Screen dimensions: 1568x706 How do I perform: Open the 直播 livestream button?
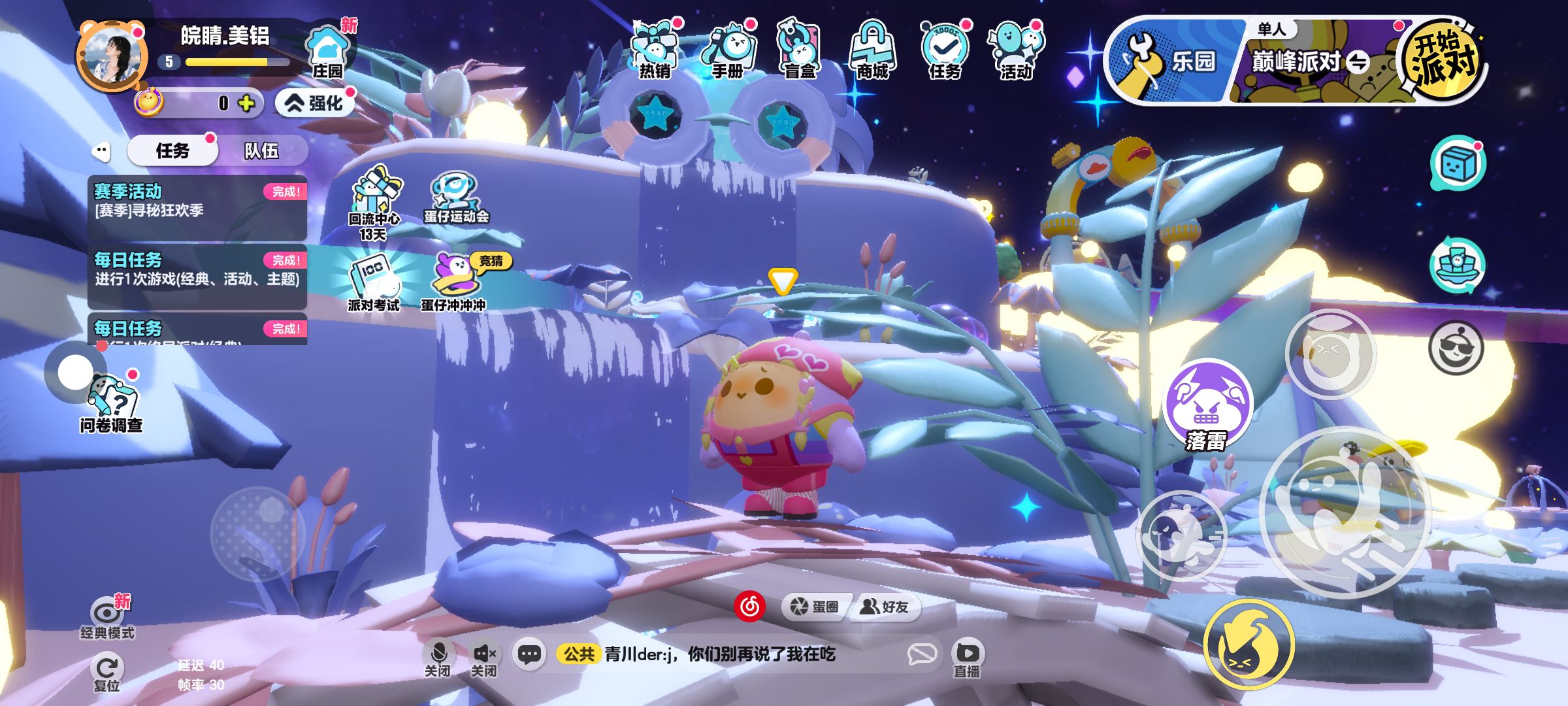pos(967,658)
